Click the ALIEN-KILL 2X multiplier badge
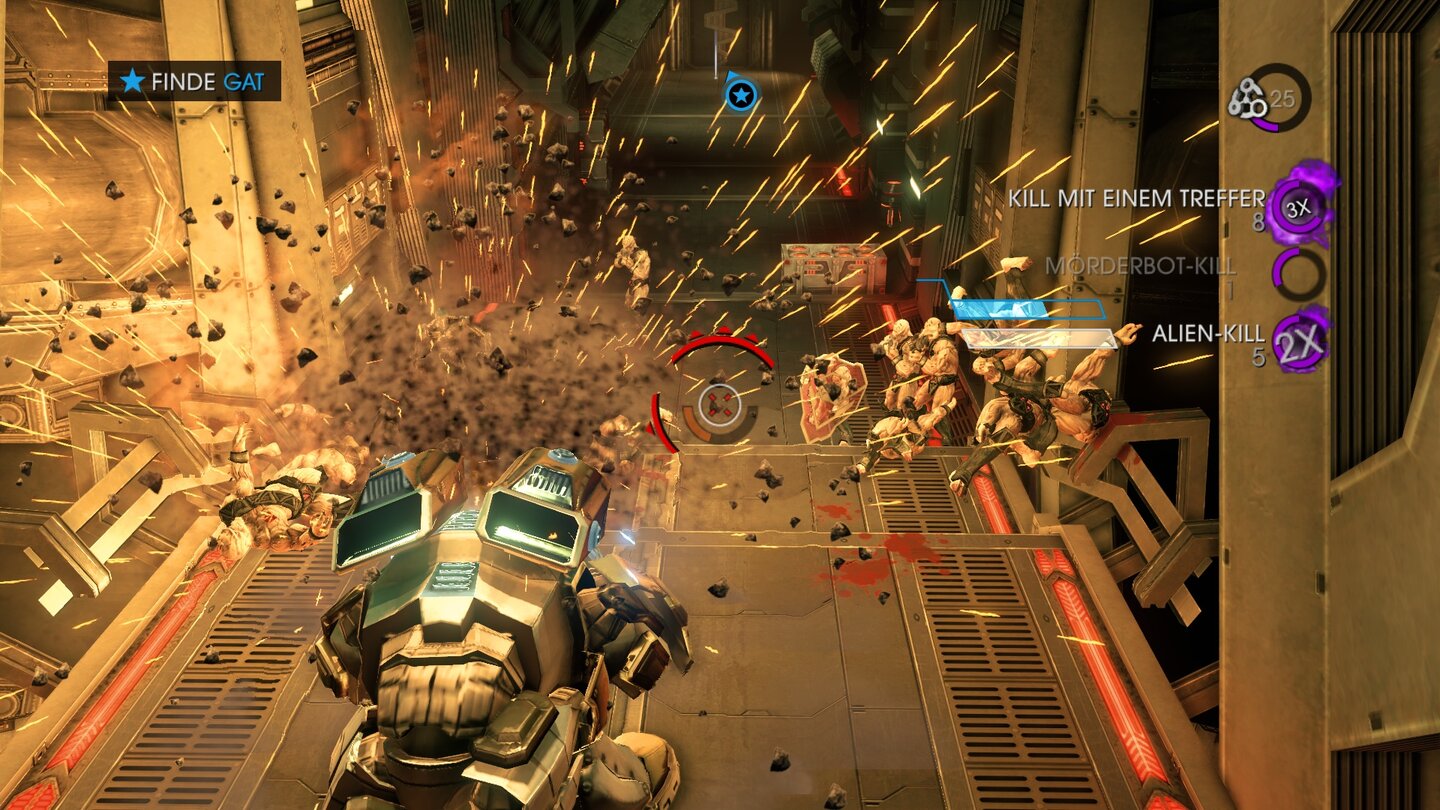Screen dimensions: 1440x810 (1301, 341)
